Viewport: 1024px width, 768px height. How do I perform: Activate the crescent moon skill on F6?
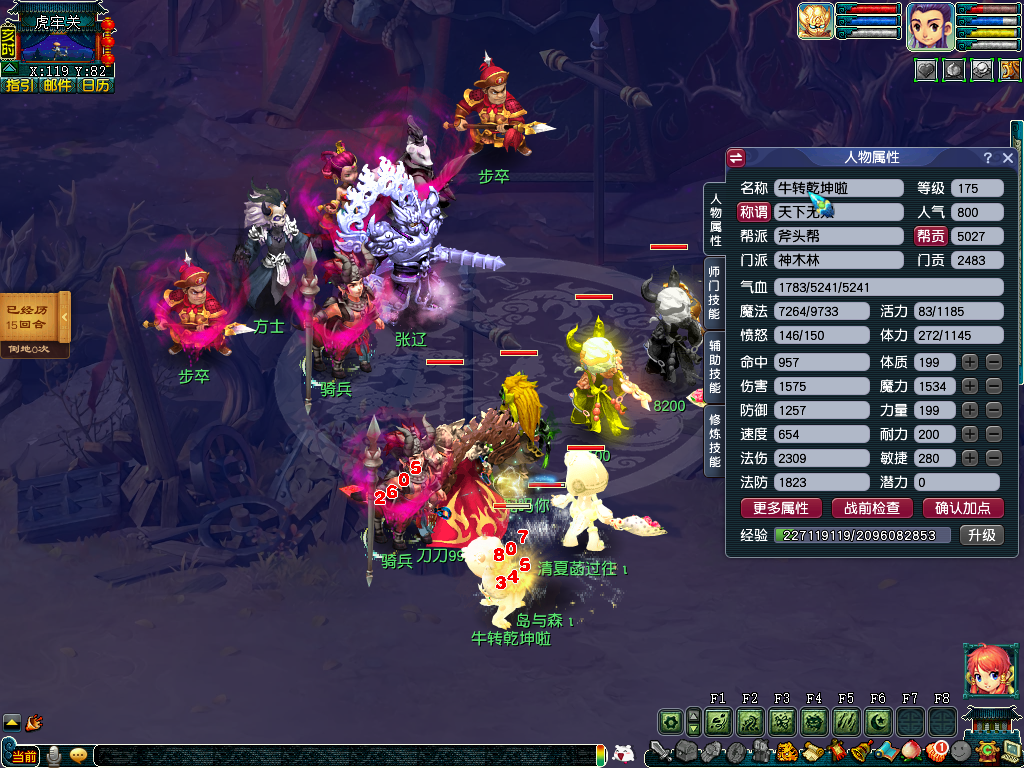(878, 721)
